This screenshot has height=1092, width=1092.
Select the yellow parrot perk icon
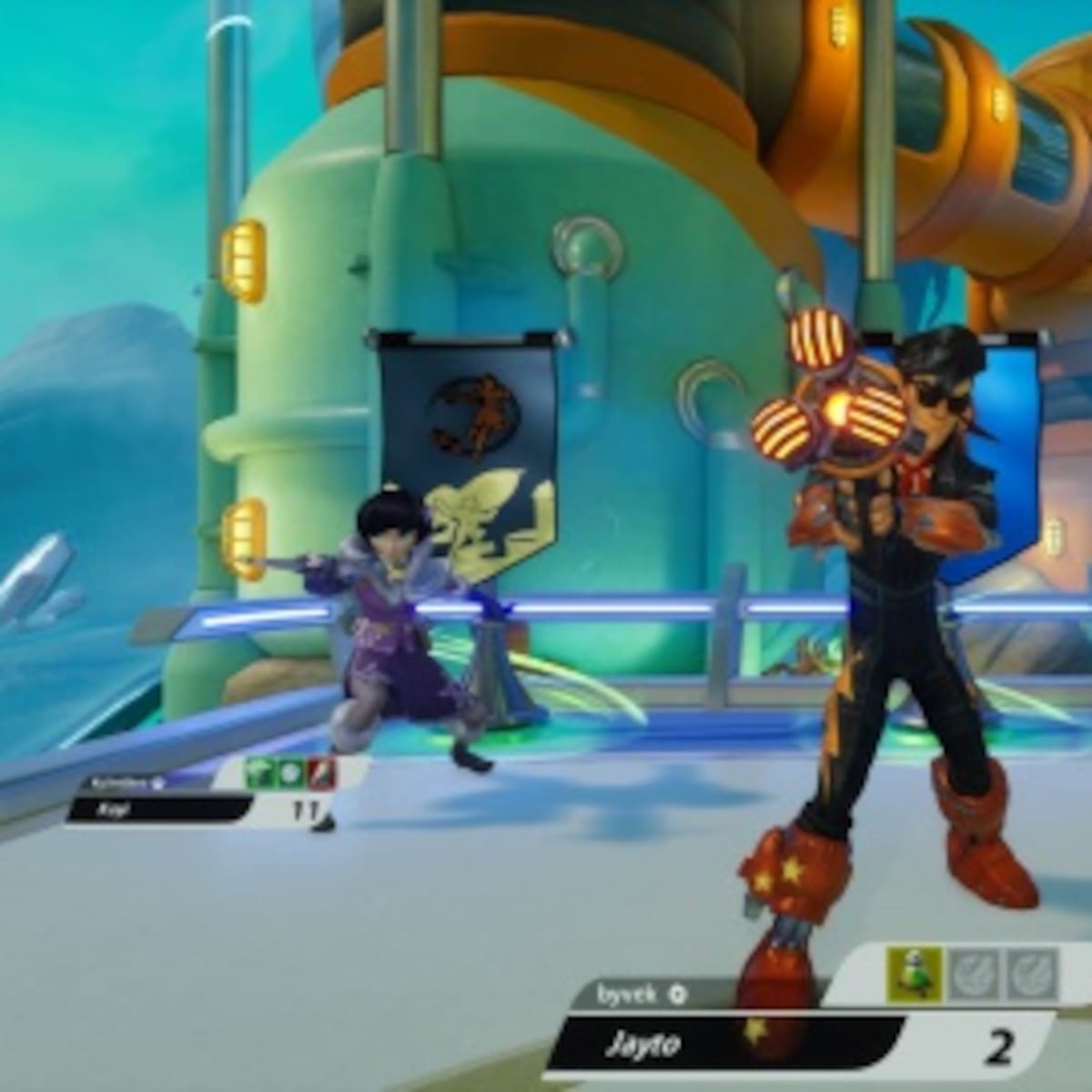[x=915, y=976]
